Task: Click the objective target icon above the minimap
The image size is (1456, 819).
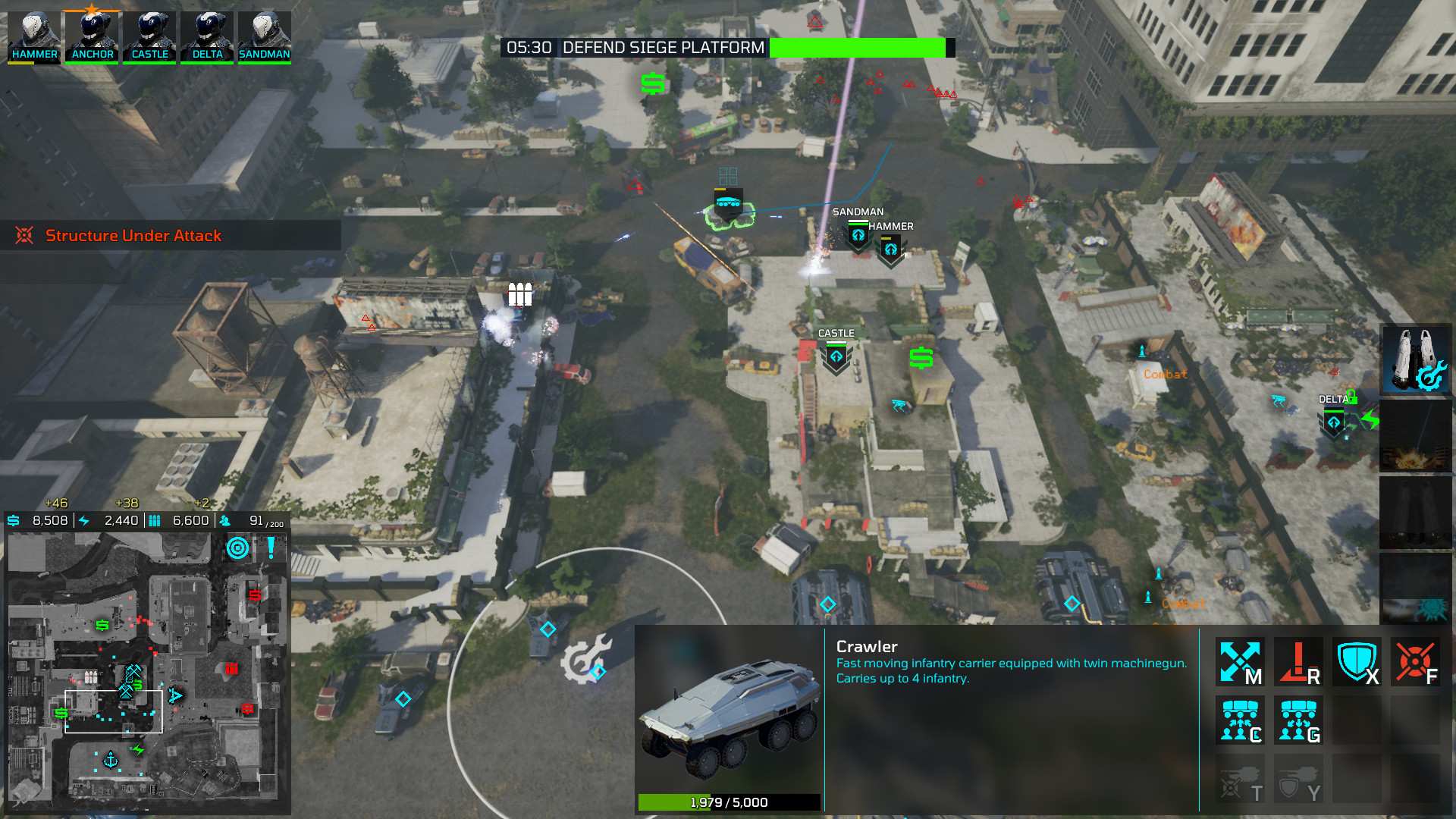Action: [237, 548]
